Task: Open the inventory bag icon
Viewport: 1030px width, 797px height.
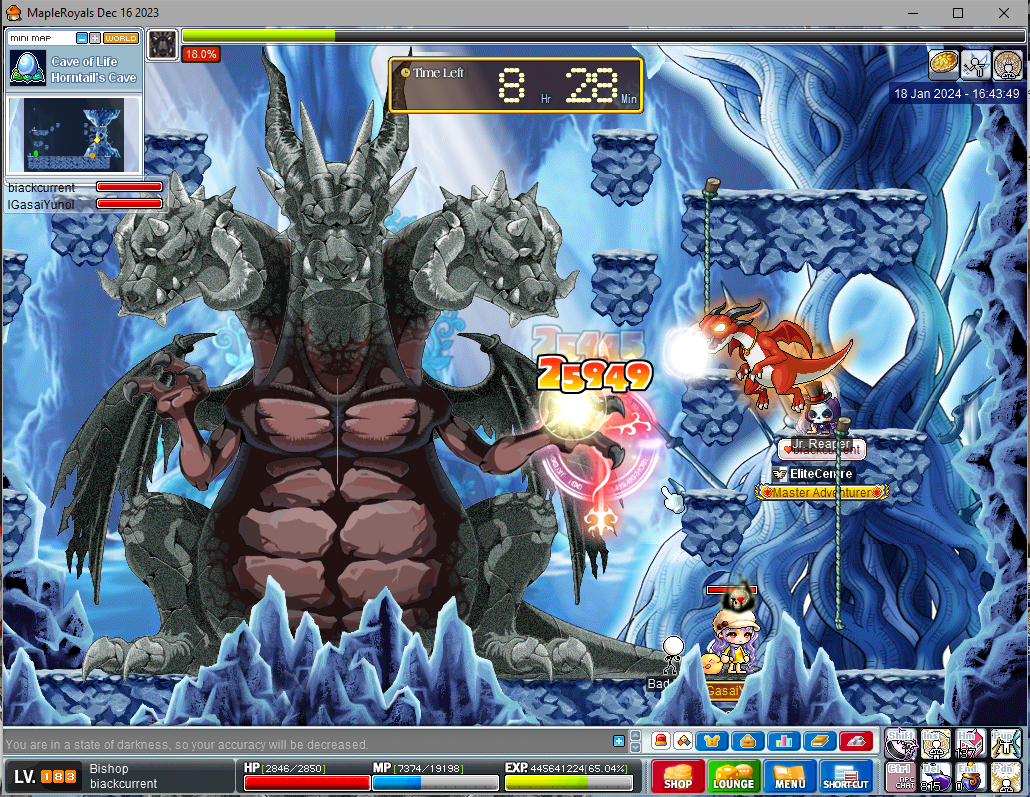Action: (x=747, y=741)
